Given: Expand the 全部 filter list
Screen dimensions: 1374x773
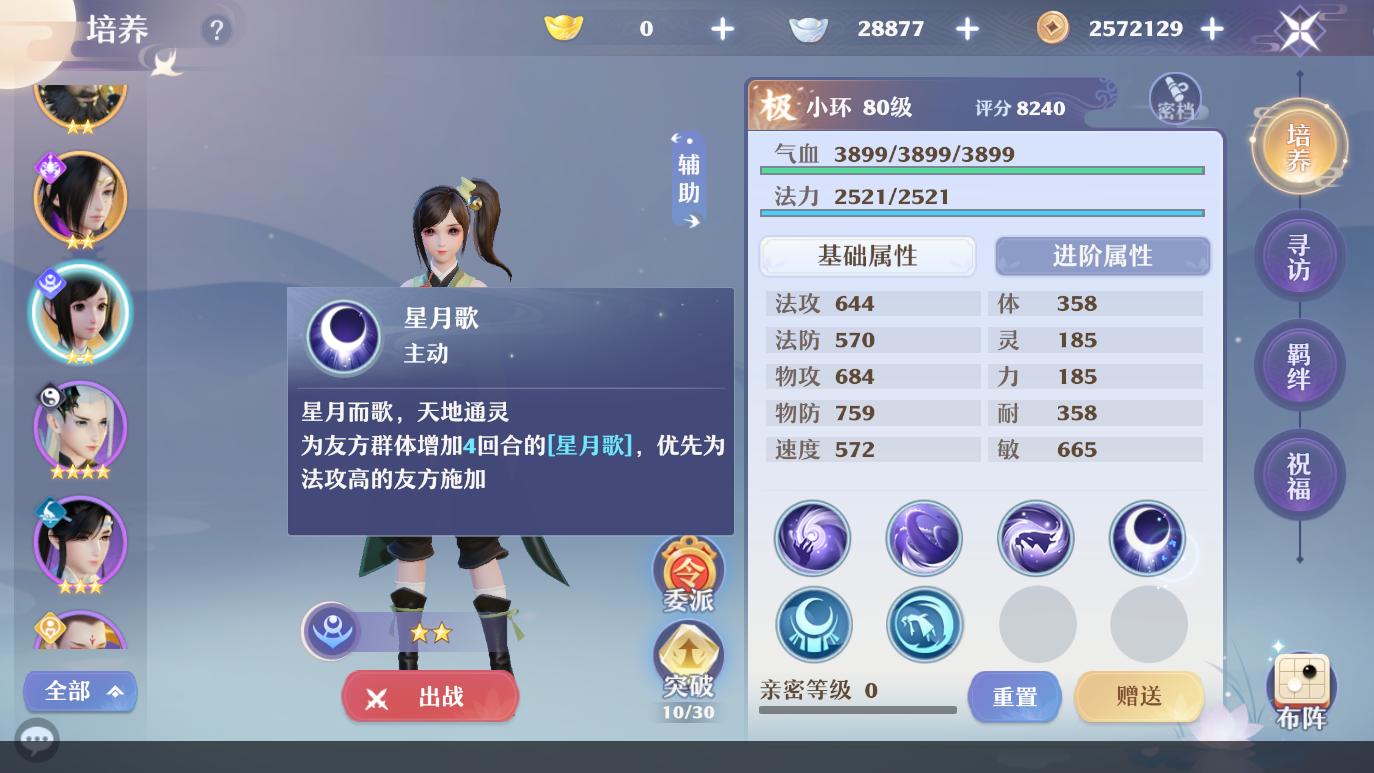Looking at the screenshot, I should pos(80,691).
